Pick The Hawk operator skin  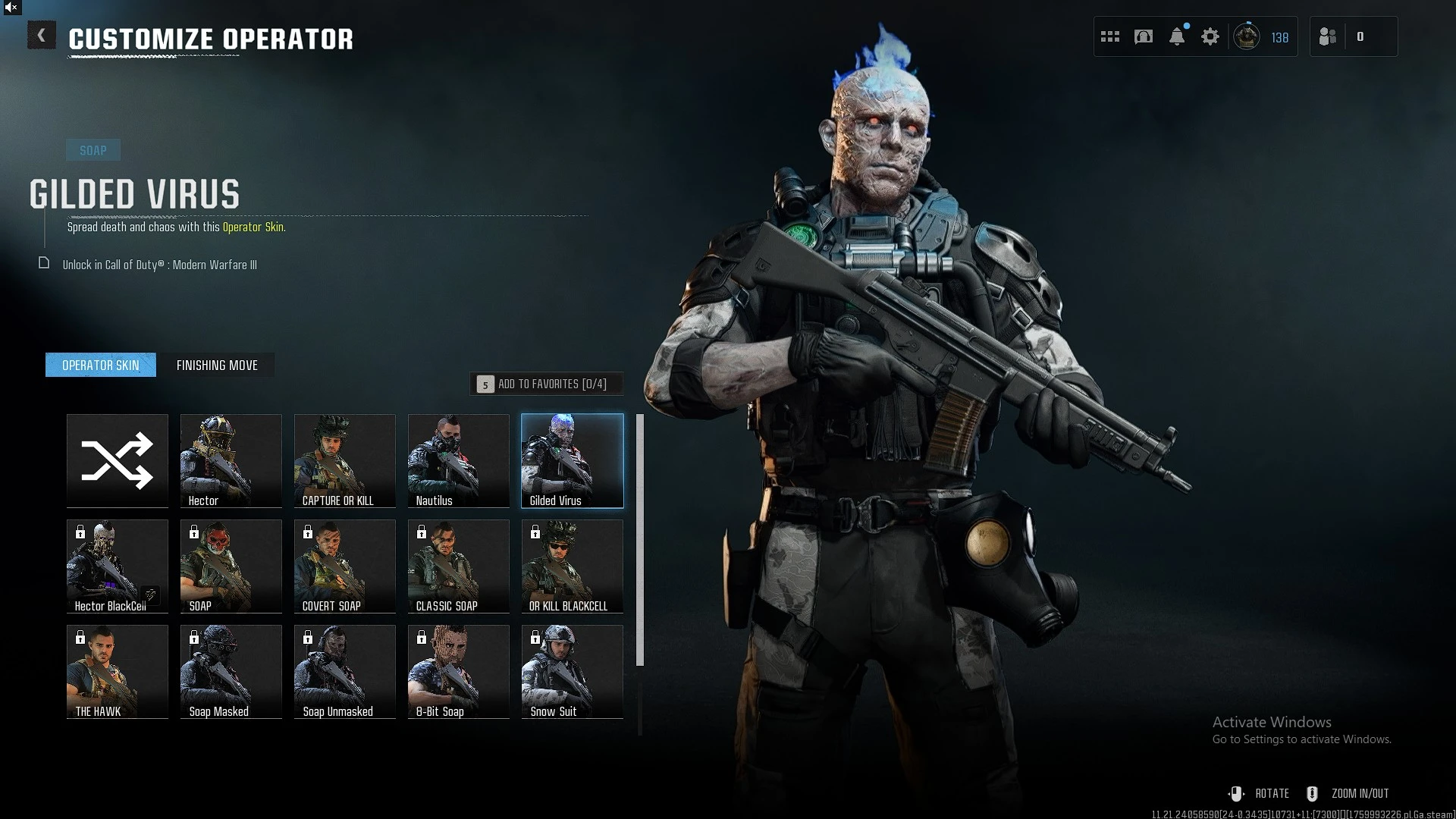(118, 671)
